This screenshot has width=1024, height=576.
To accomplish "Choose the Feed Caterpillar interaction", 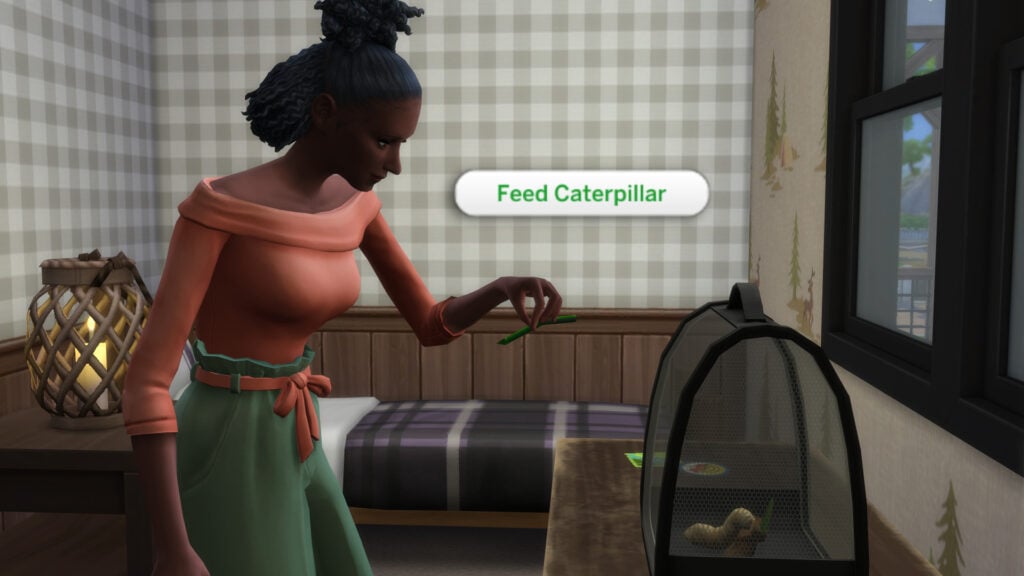I will [581, 193].
